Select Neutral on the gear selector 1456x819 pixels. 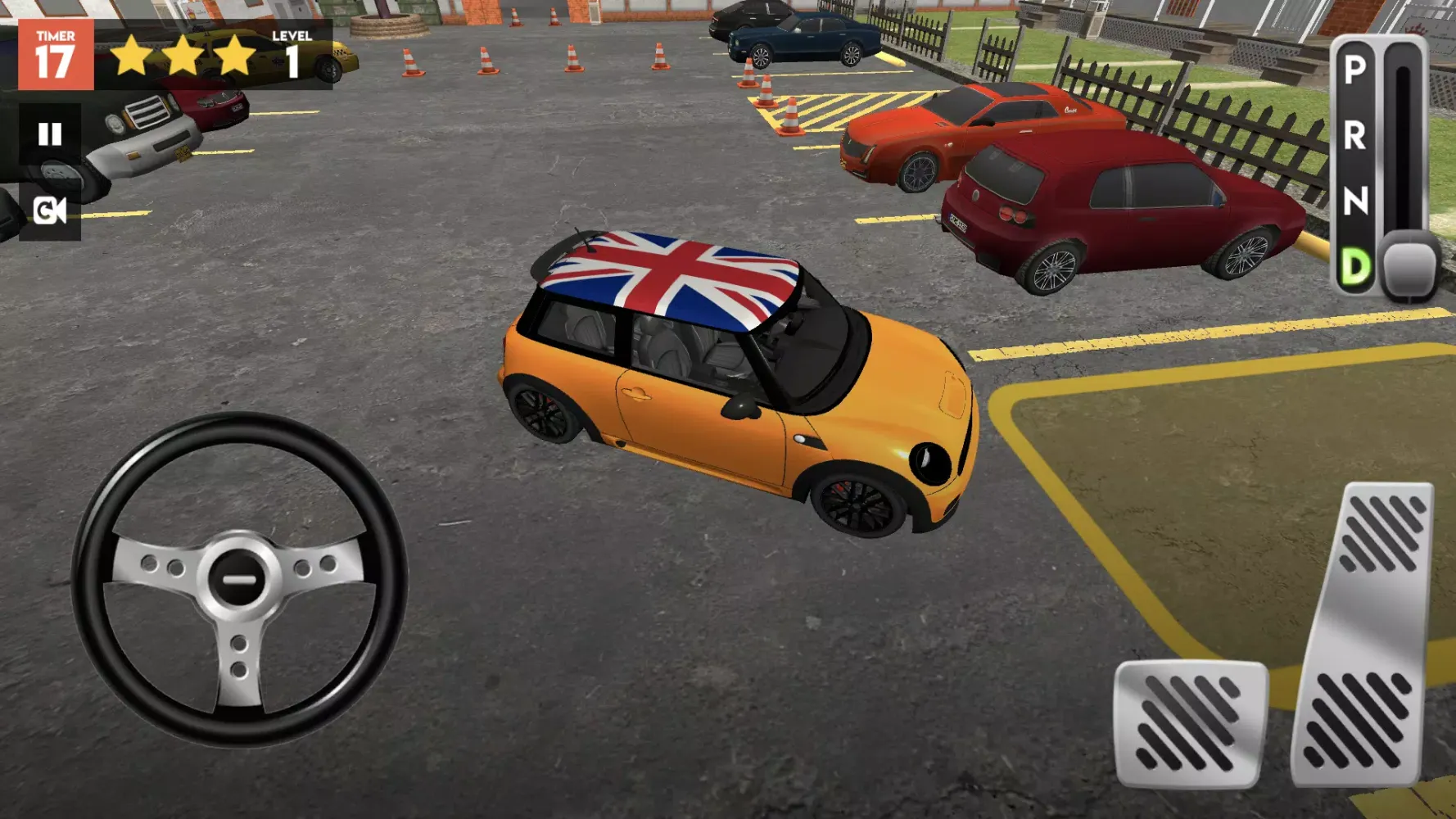1355,201
